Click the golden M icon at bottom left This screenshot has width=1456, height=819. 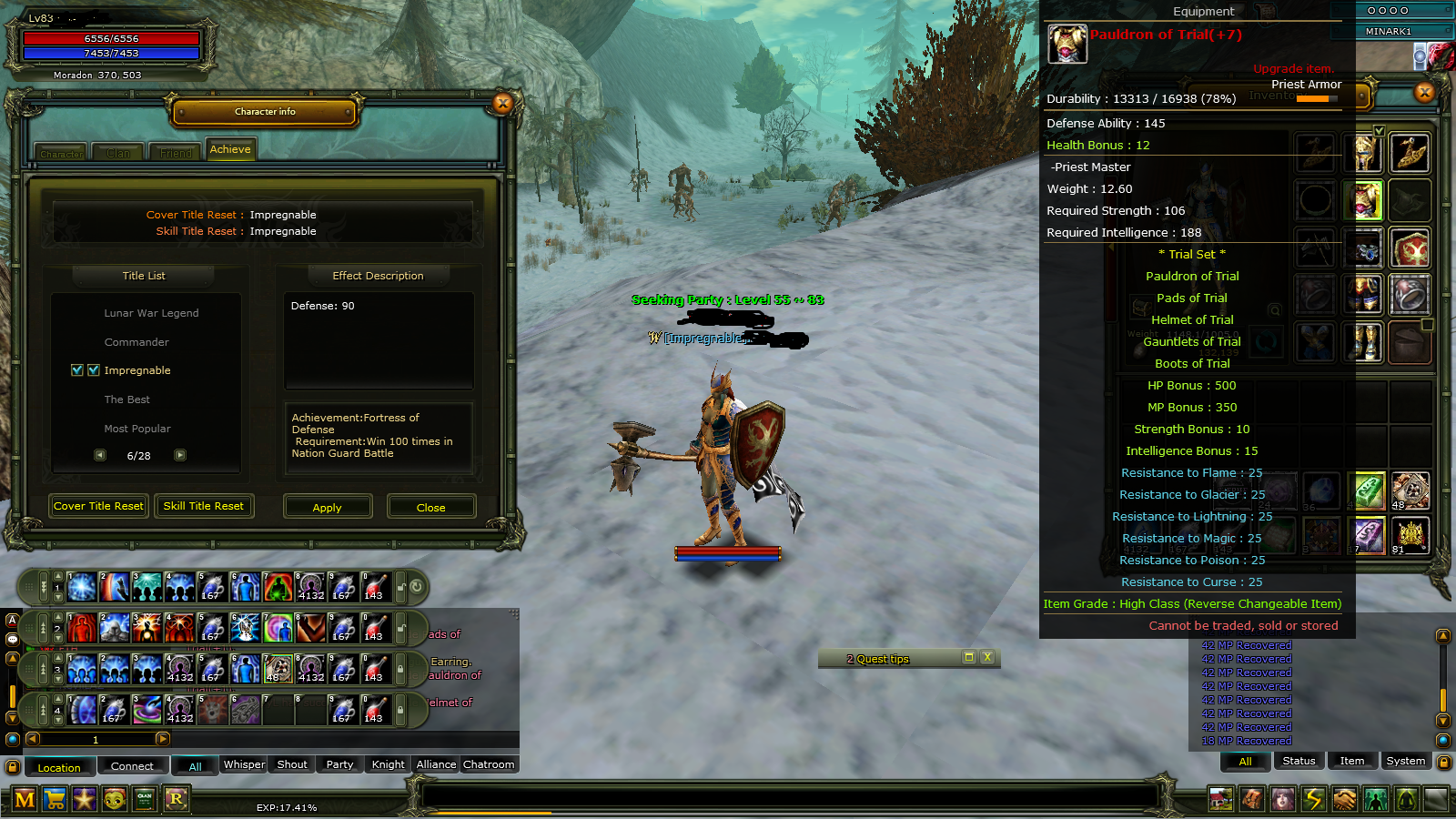tap(25, 799)
